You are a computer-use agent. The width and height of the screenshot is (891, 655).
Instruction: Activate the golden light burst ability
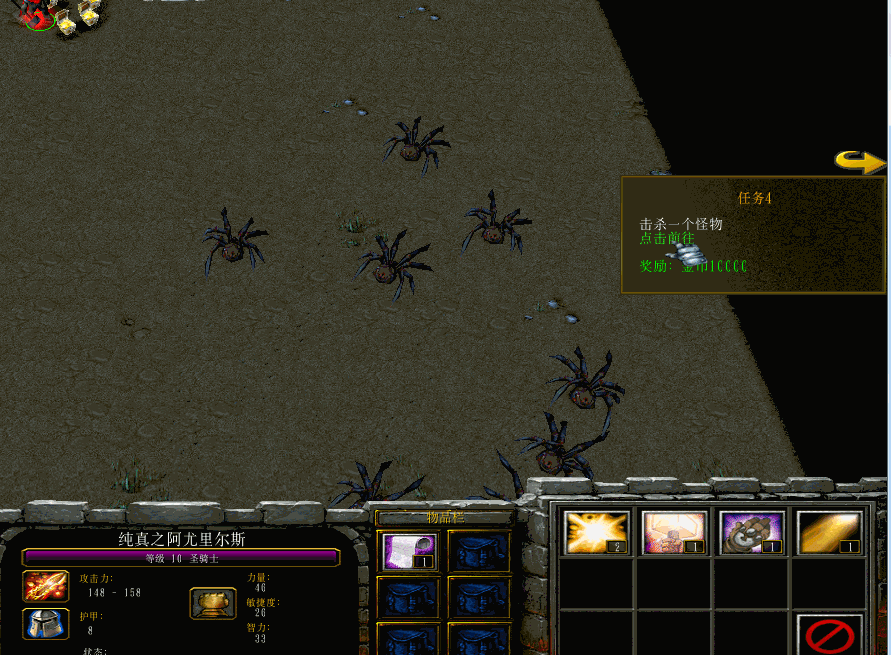coord(597,532)
